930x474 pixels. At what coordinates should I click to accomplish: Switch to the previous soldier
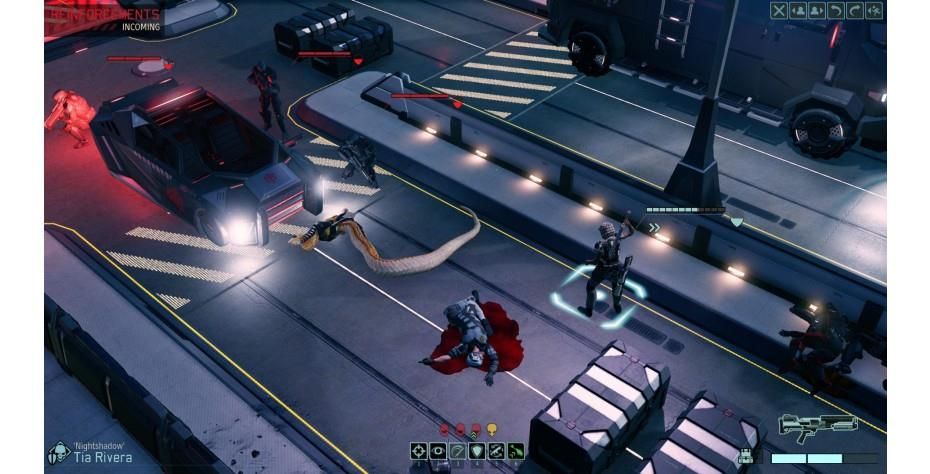tap(799, 10)
